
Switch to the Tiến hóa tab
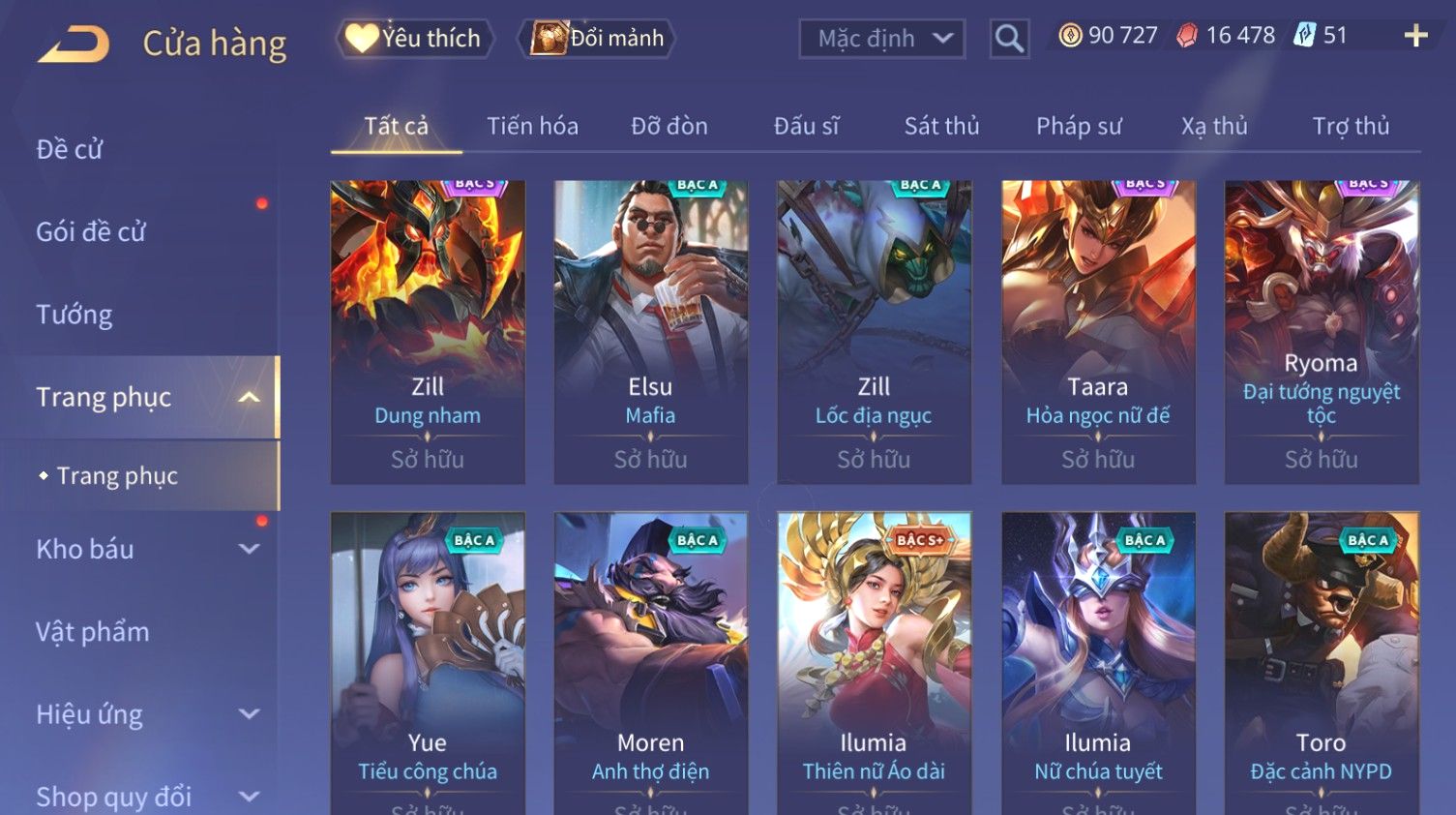532,126
